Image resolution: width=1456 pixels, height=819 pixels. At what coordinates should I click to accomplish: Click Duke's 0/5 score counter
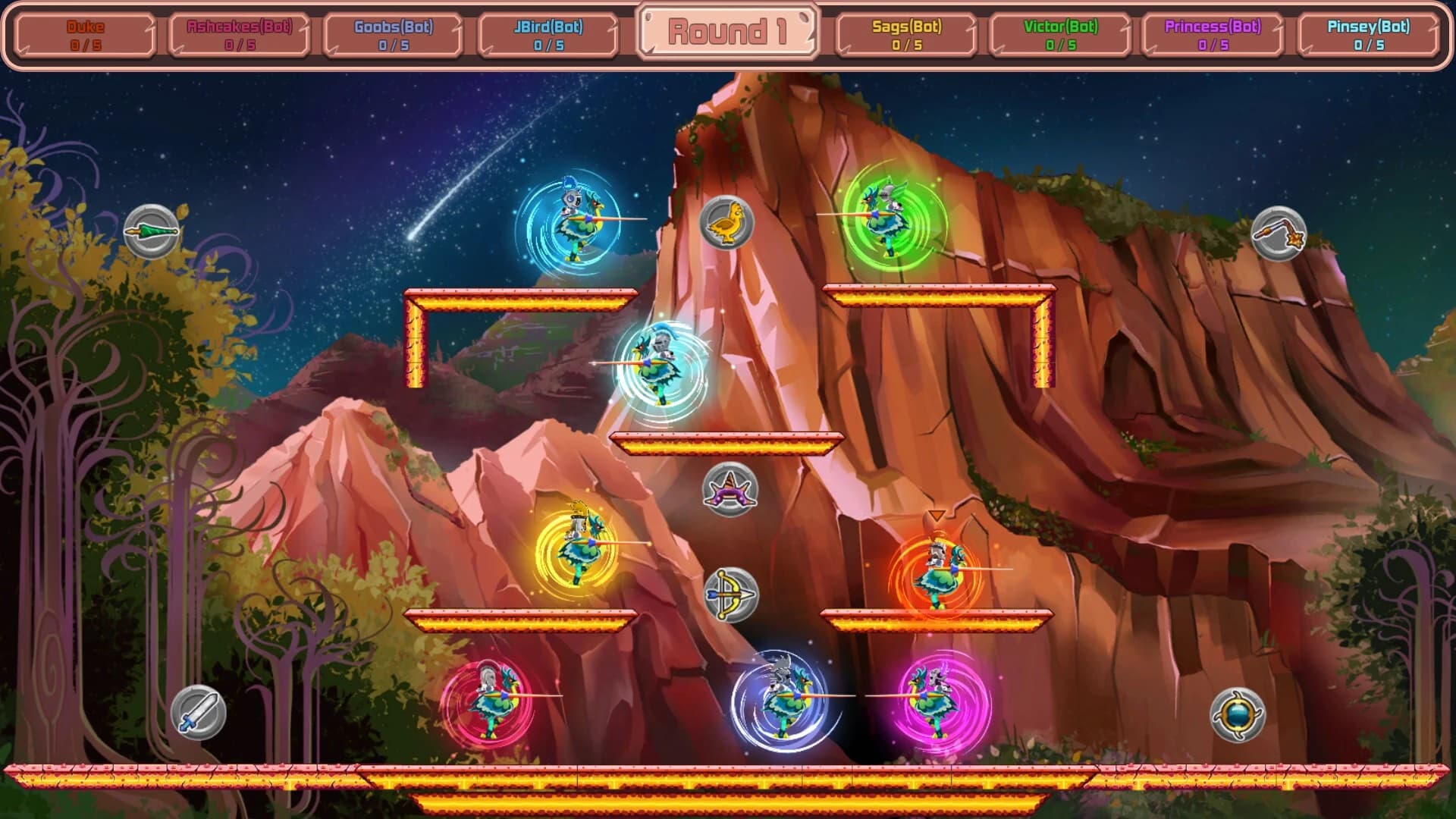[83, 44]
